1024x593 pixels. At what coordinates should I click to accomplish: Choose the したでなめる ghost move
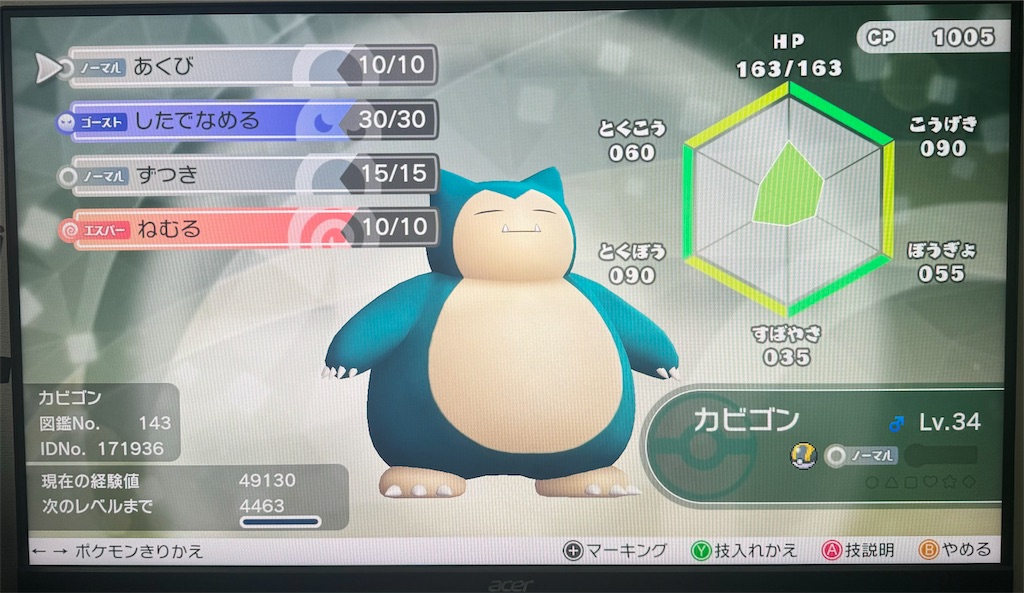250,121
